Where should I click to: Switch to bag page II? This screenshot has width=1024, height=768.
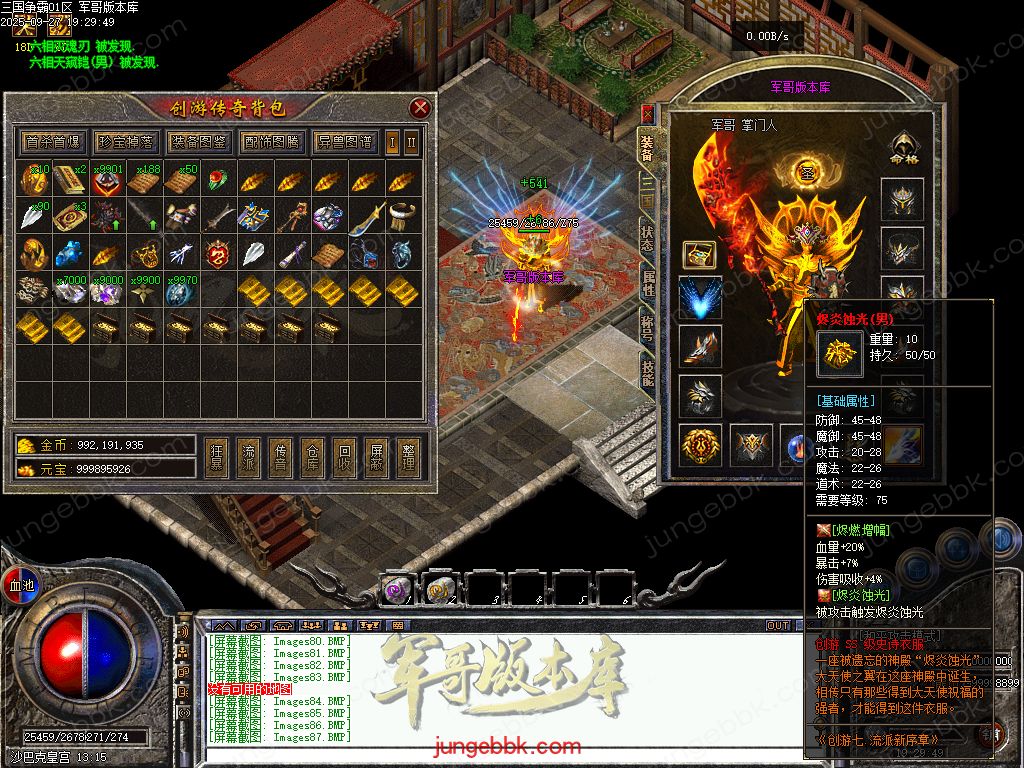point(410,142)
